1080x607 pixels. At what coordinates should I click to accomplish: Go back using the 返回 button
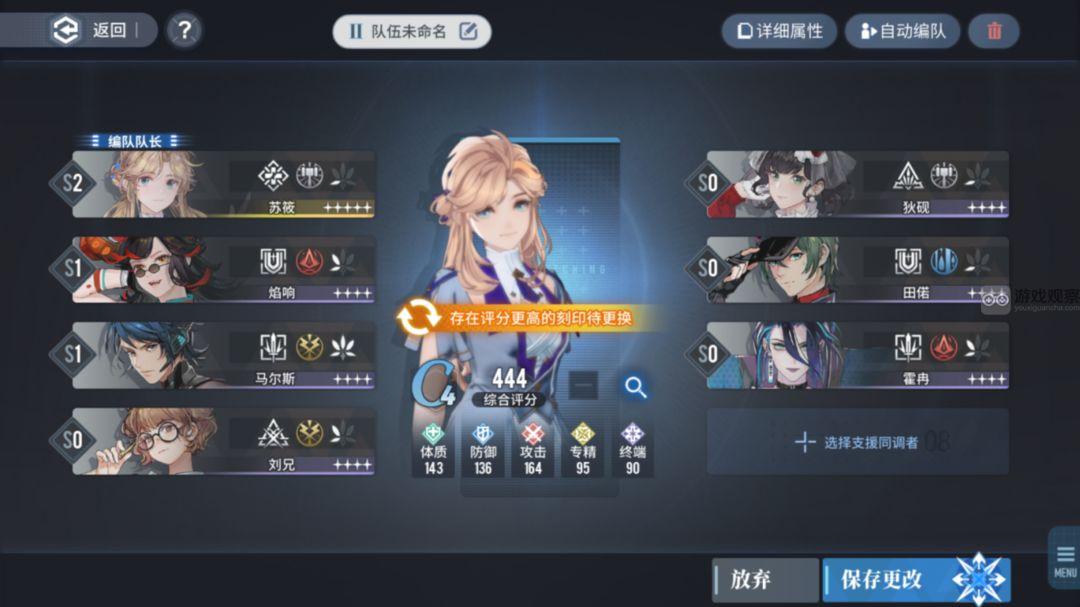coord(93,30)
